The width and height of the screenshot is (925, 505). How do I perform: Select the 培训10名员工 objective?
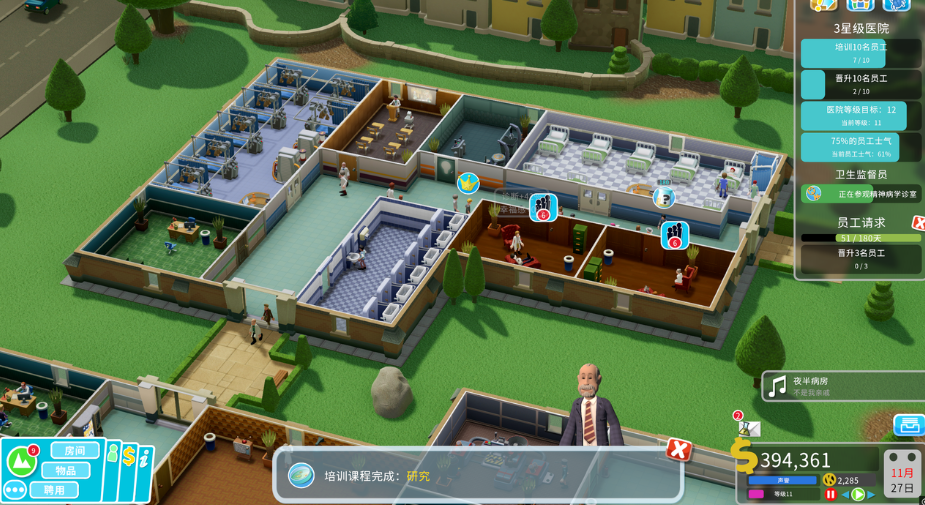(859, 52)
